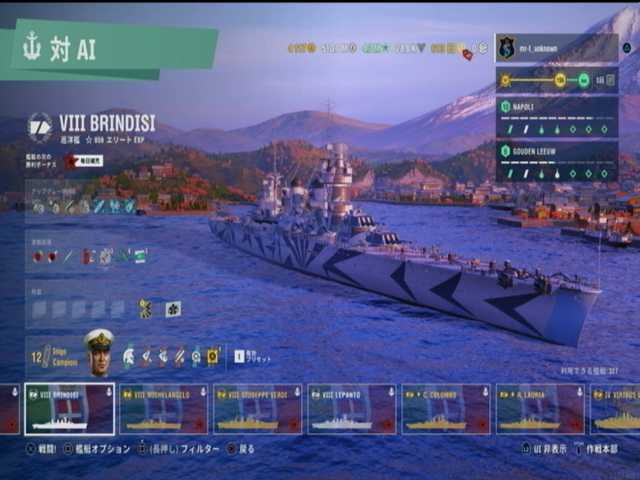Open the ship upgrades row
640x480 pixels.
[84, 206]
